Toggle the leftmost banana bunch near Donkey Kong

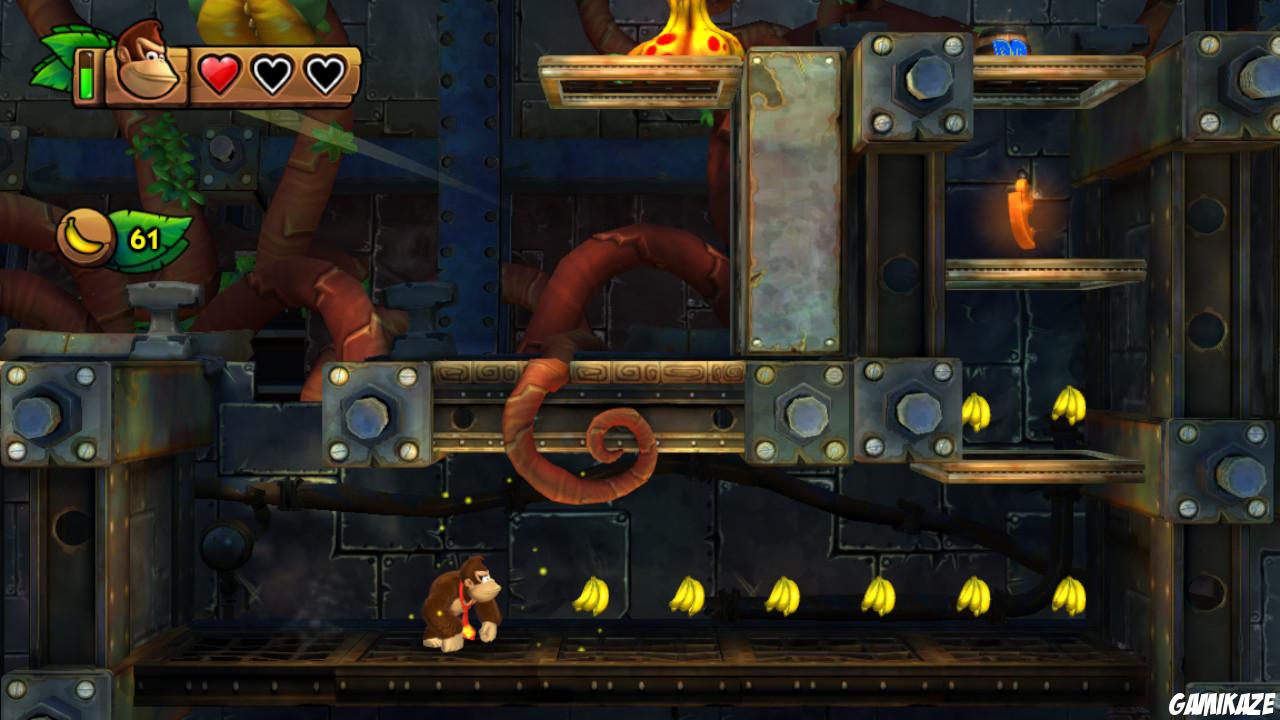pos(590,594)
